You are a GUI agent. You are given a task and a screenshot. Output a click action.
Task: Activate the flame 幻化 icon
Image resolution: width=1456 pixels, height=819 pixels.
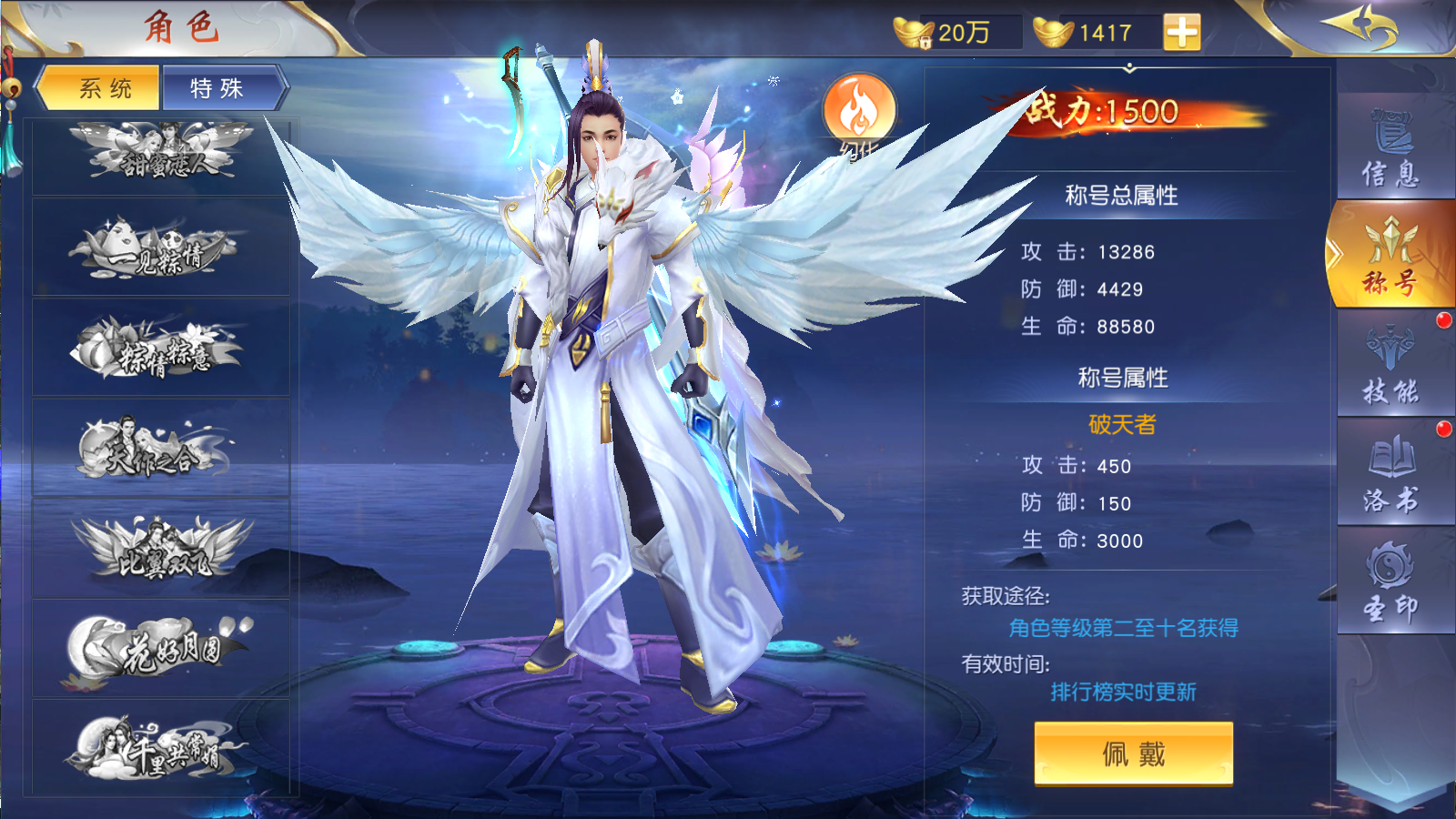click(x=858, y=113)
